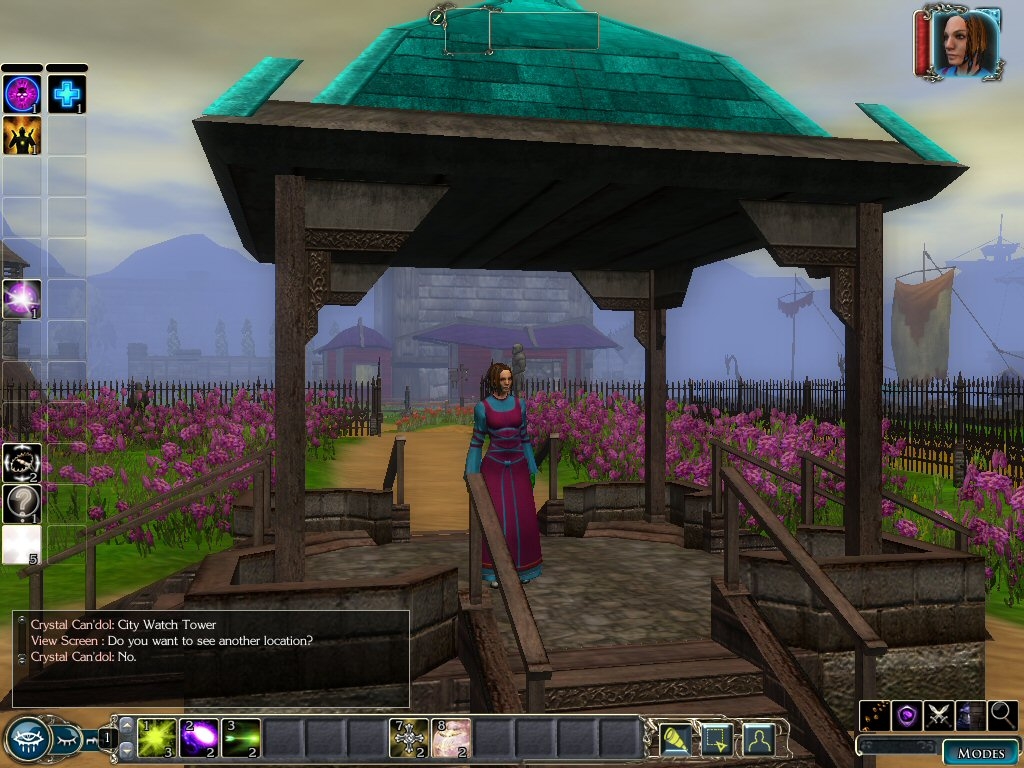This screenshot has width=1024, height=768.
Task: Select the blue cross healing spell icon
Action: [x=67, y=94]
